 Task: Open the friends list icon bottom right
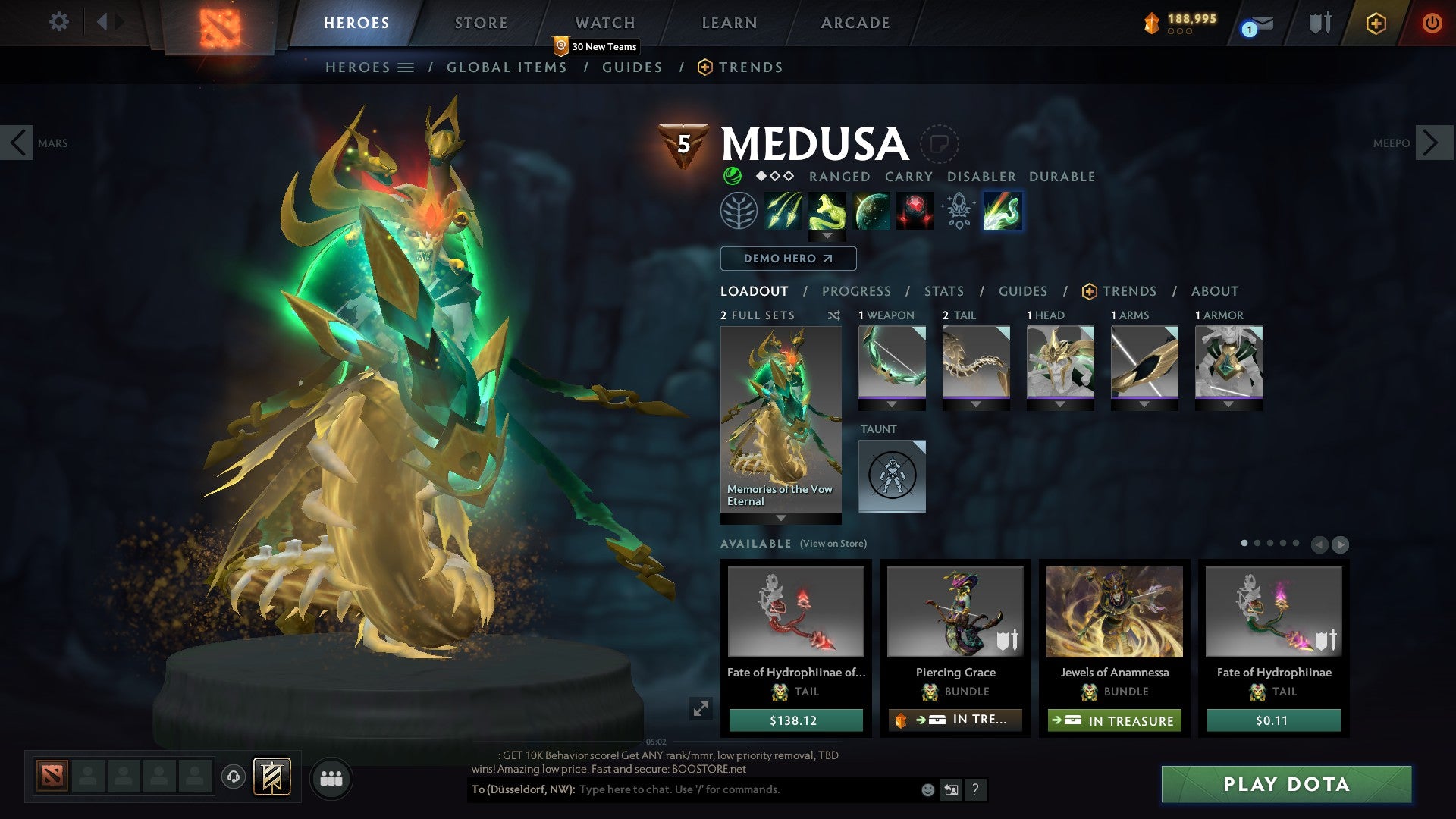(331, 778)
